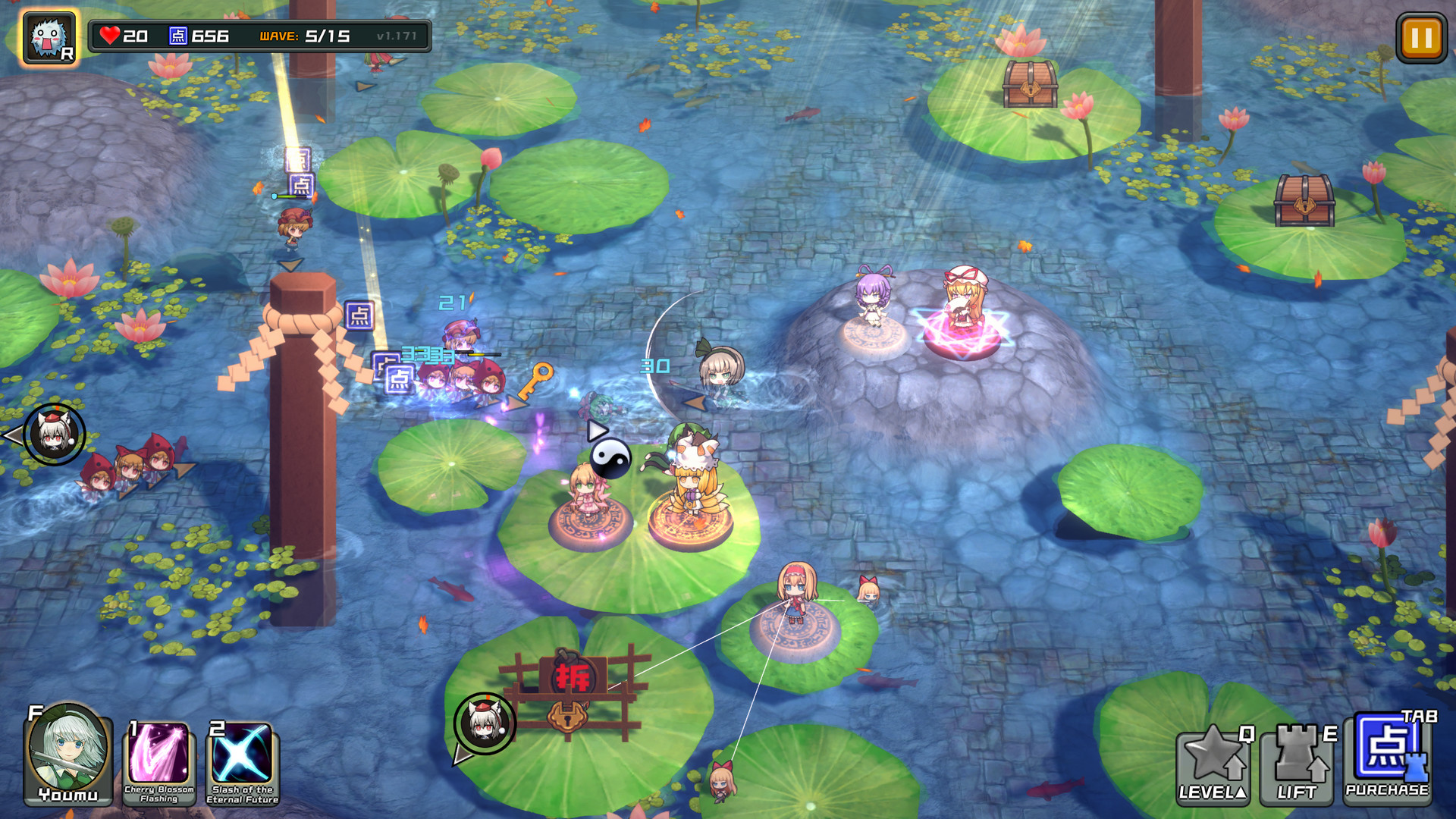Select the fox tower on the golden magic circle

[x=690, y=485]
